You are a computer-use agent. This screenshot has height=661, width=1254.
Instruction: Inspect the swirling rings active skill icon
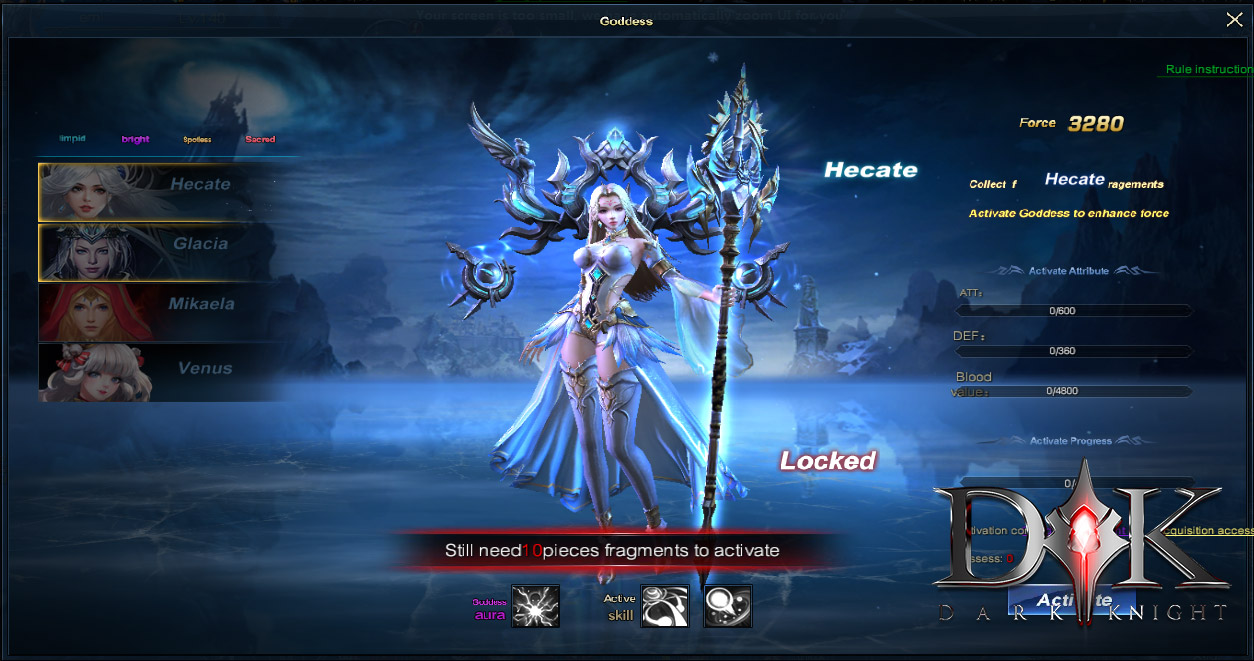click(x=664, y=606)
